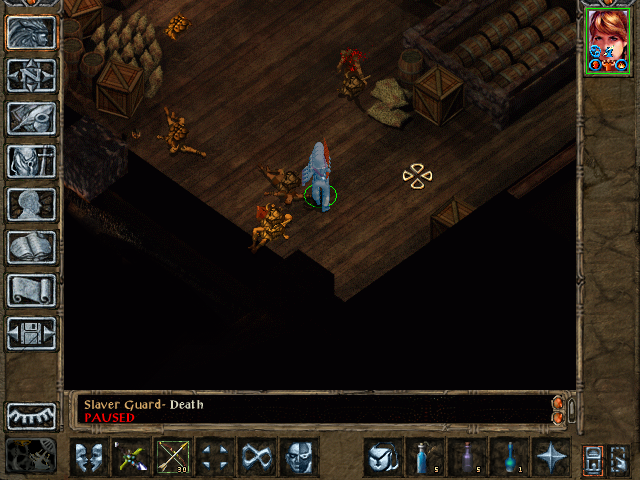Activate the four-arrow guard action

coord(214,457)
